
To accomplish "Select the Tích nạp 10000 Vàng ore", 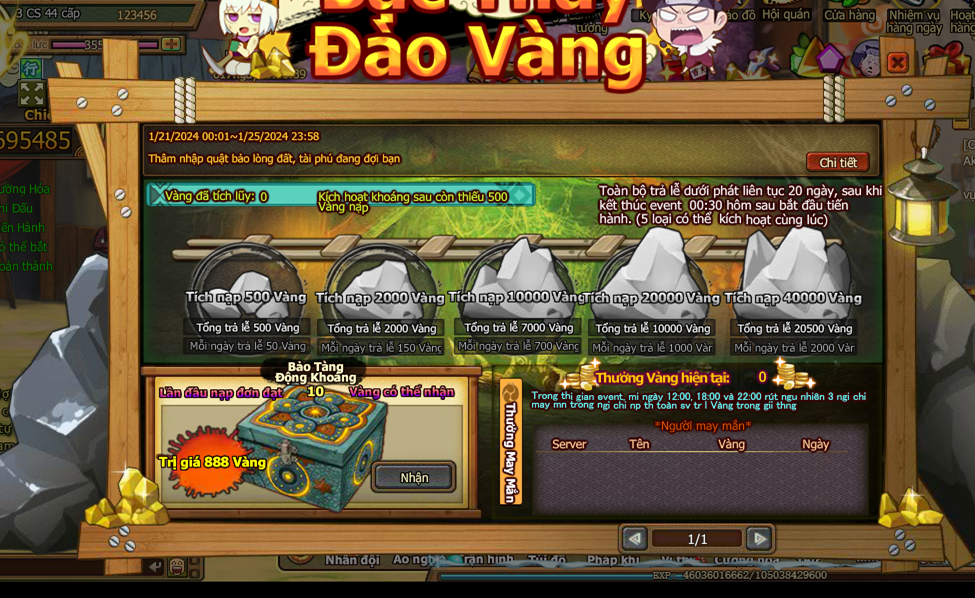I will [x=517, y=283].
